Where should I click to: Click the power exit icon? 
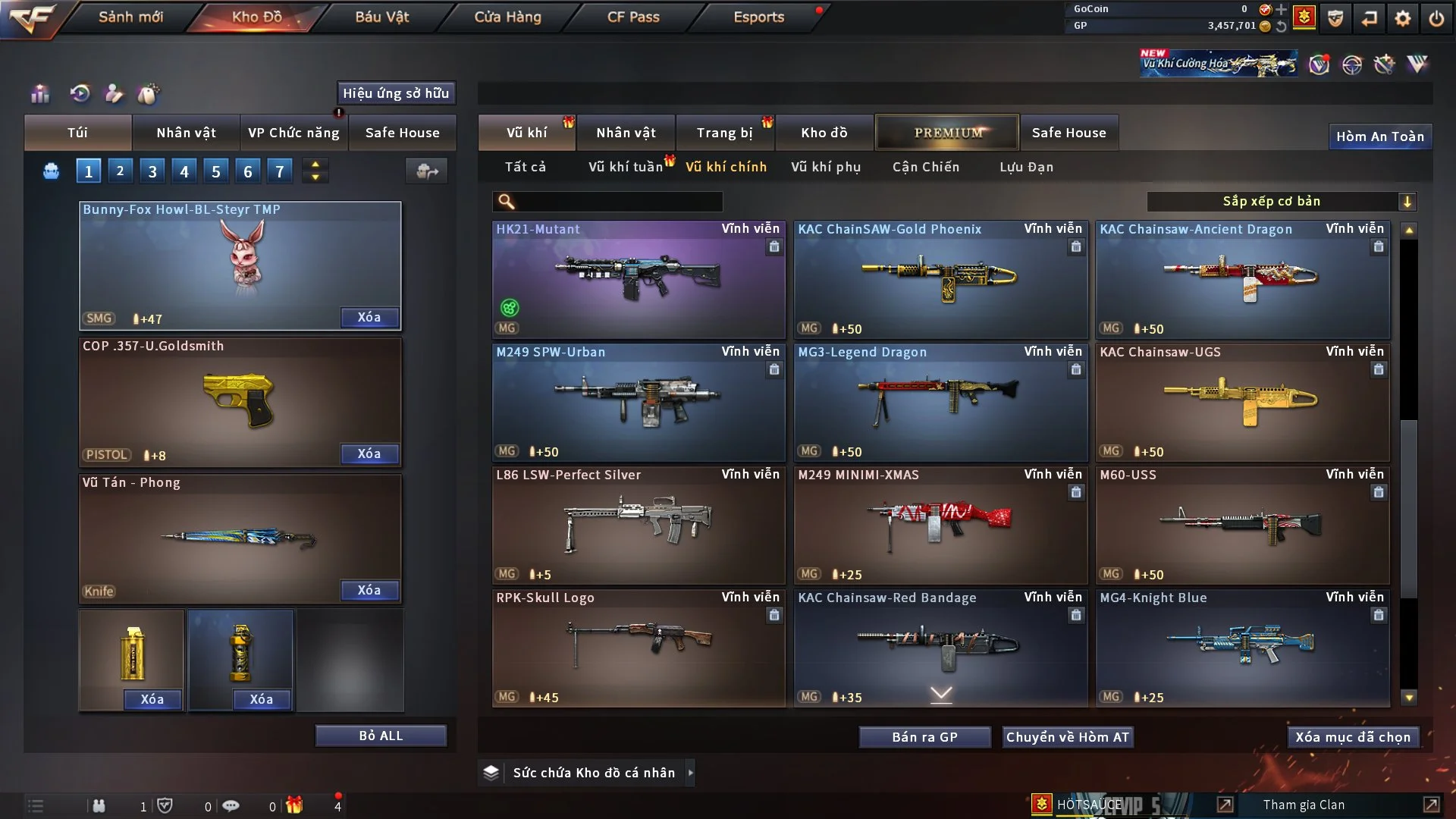[1436, 18]
